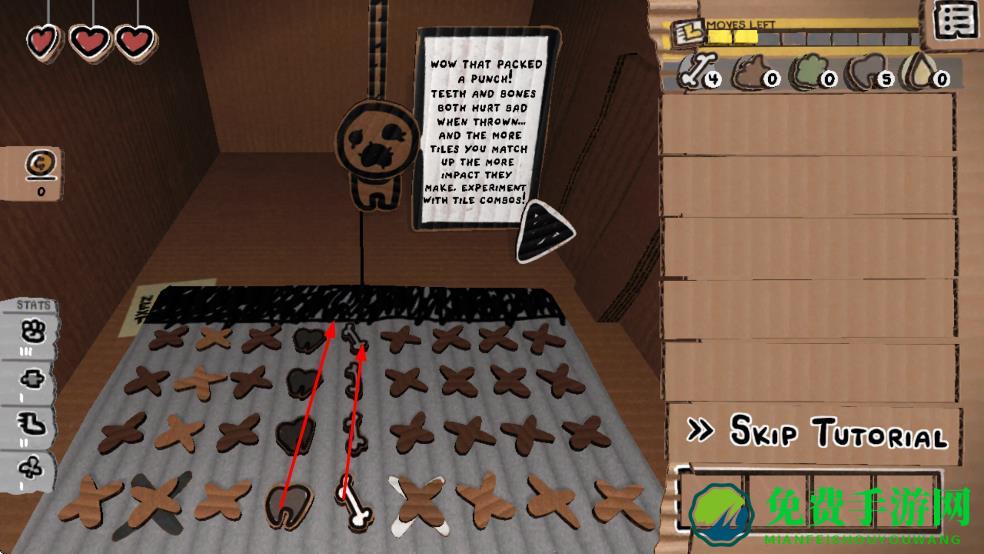Click the Moves Left shoe icon

point(688,33)
